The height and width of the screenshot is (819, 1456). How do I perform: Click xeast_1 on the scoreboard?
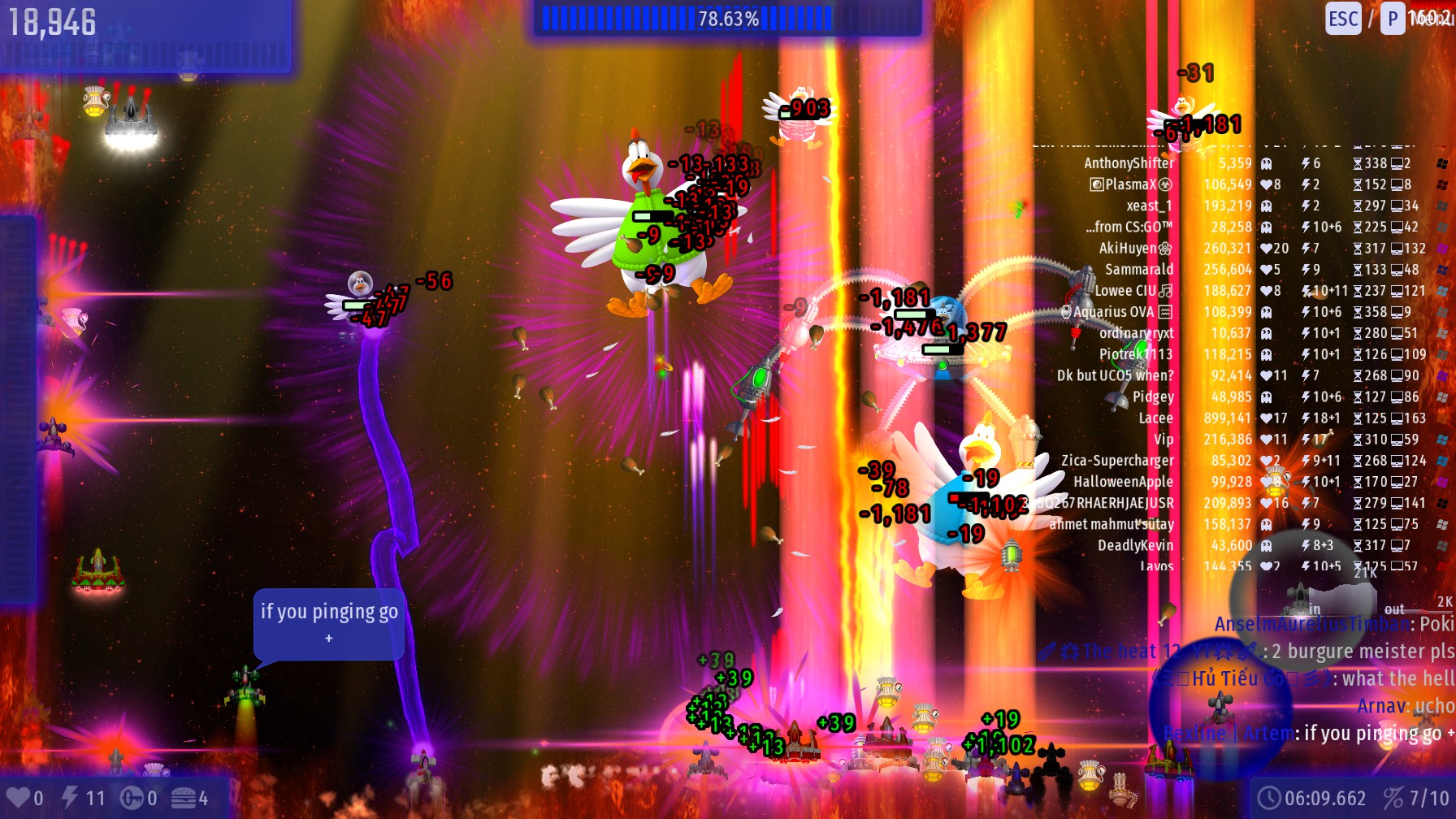tap(1149, 206)
